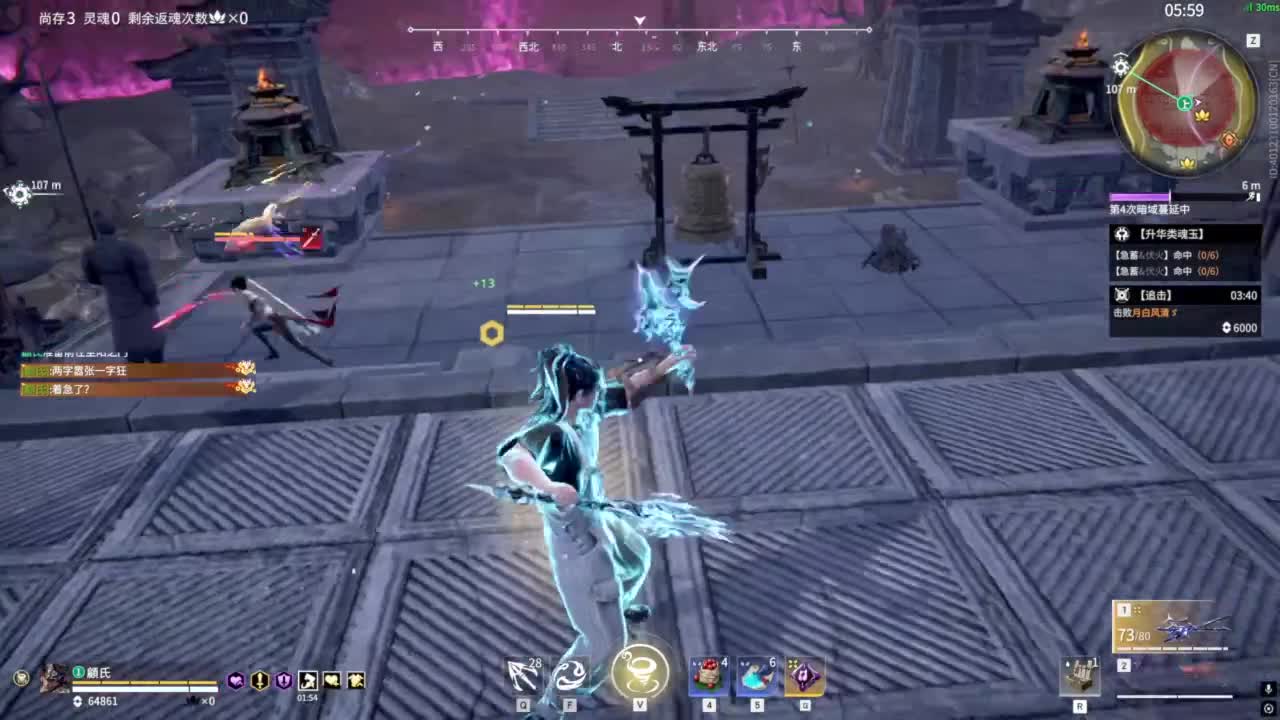
Task: Click the crate item in slot 2
Action: [1082, 678]
